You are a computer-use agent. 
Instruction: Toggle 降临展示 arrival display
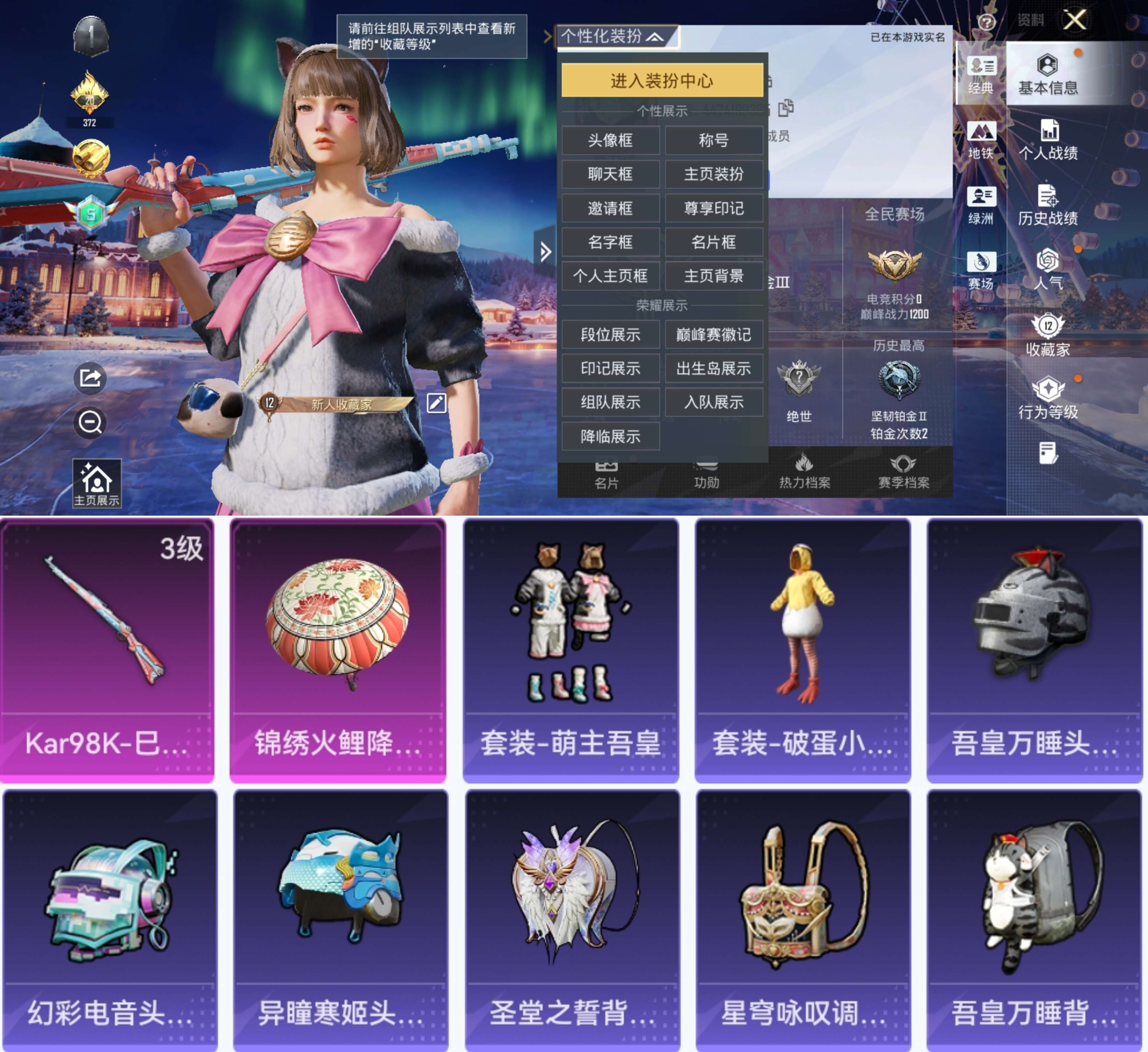pyautogui.click(x=611, y=436)
